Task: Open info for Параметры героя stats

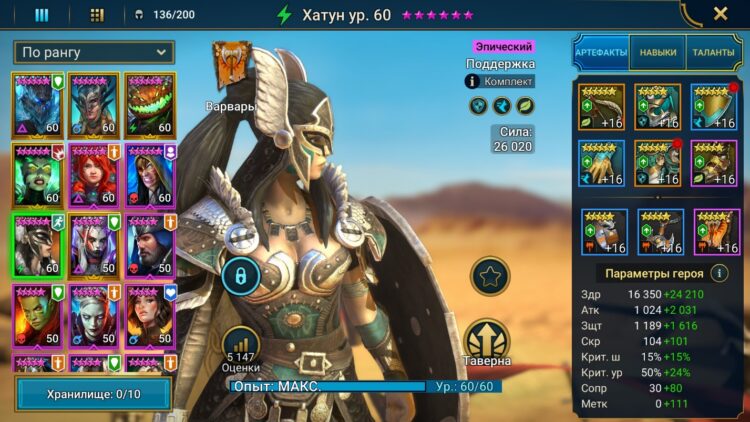Action: point(719,272)
